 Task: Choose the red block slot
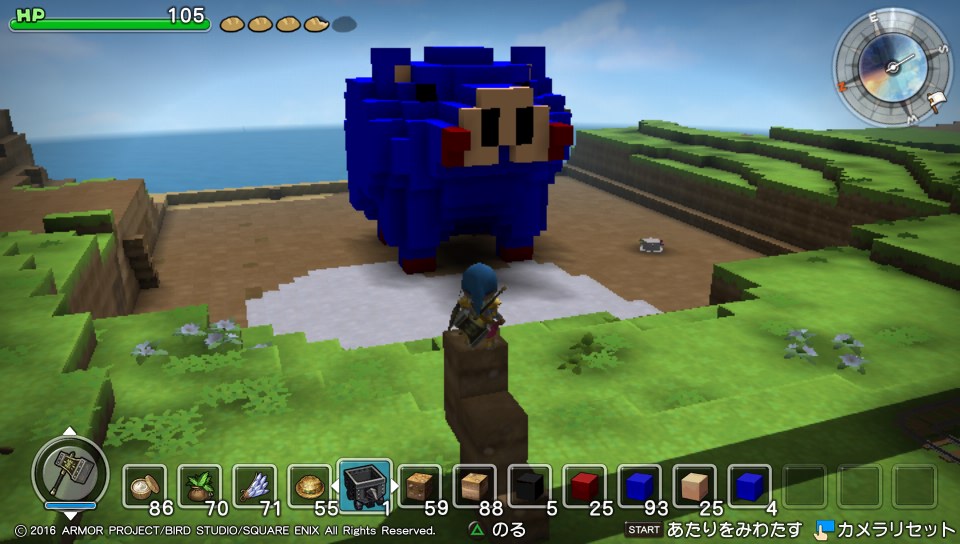[x=584, y=486]
